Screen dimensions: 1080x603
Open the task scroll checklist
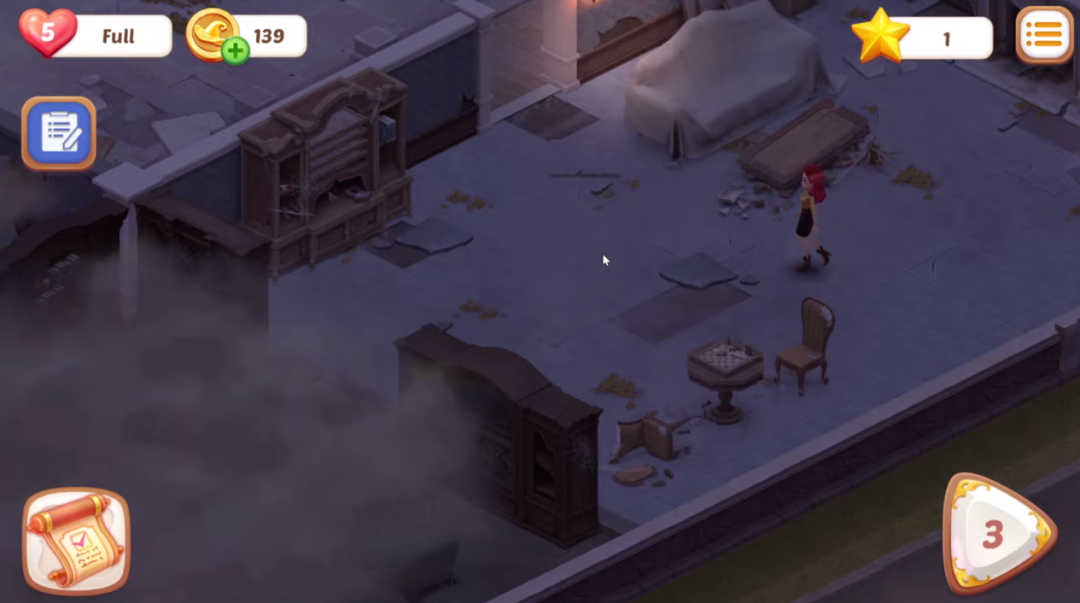[76, 541]
